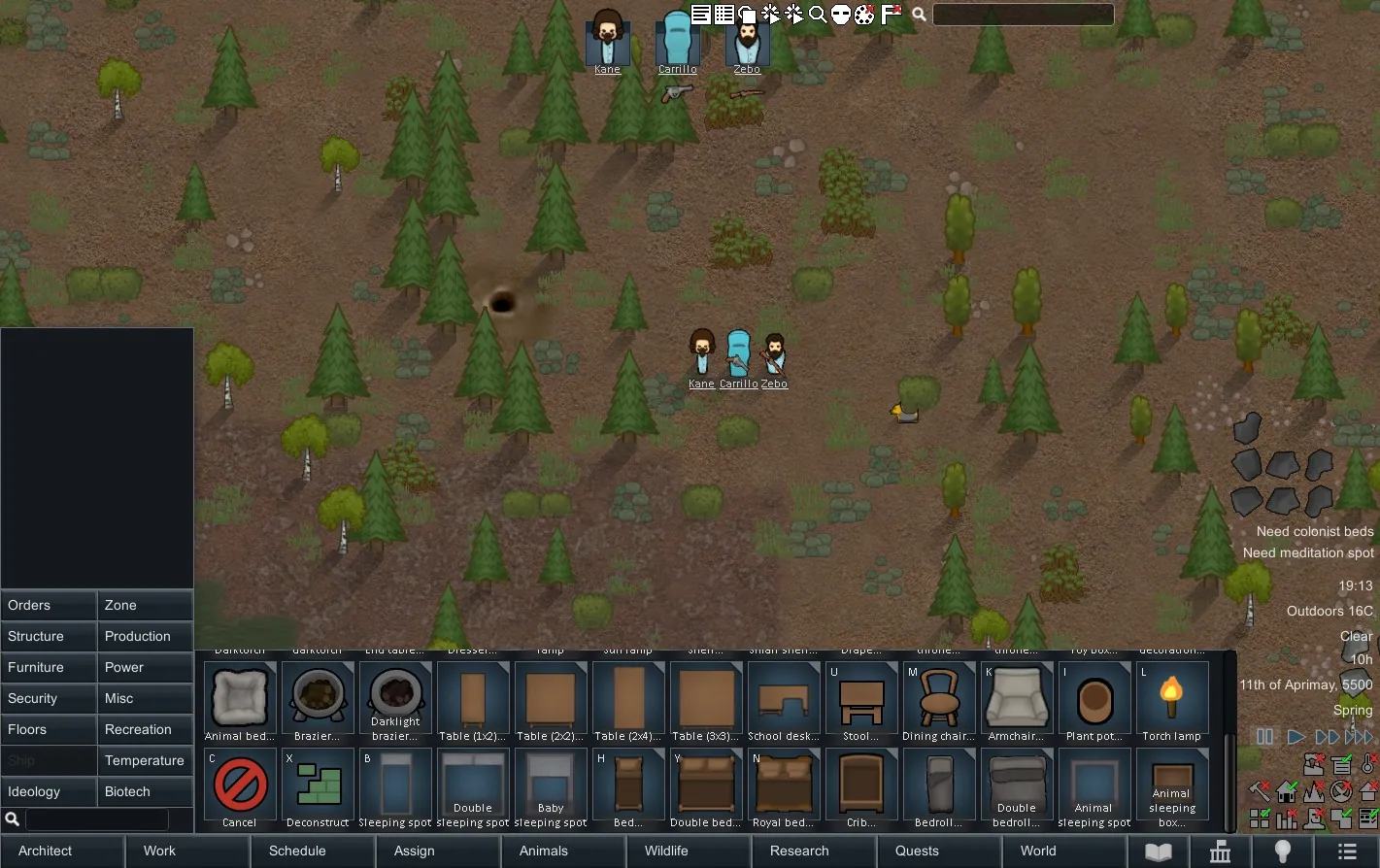Open the Production category

pyautogui.click(x=145, y=636)
